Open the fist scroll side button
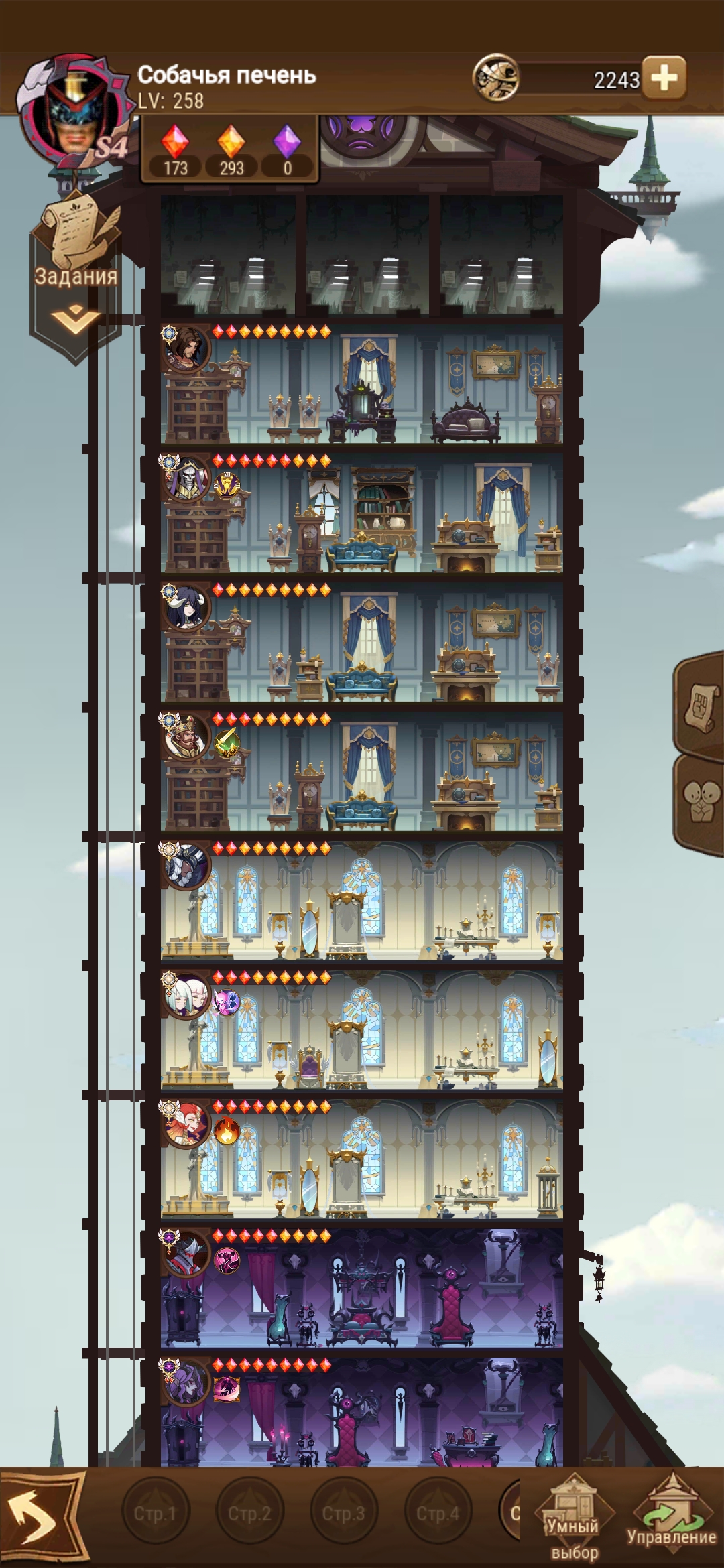 pyautogui.click(x=701, y=706)
